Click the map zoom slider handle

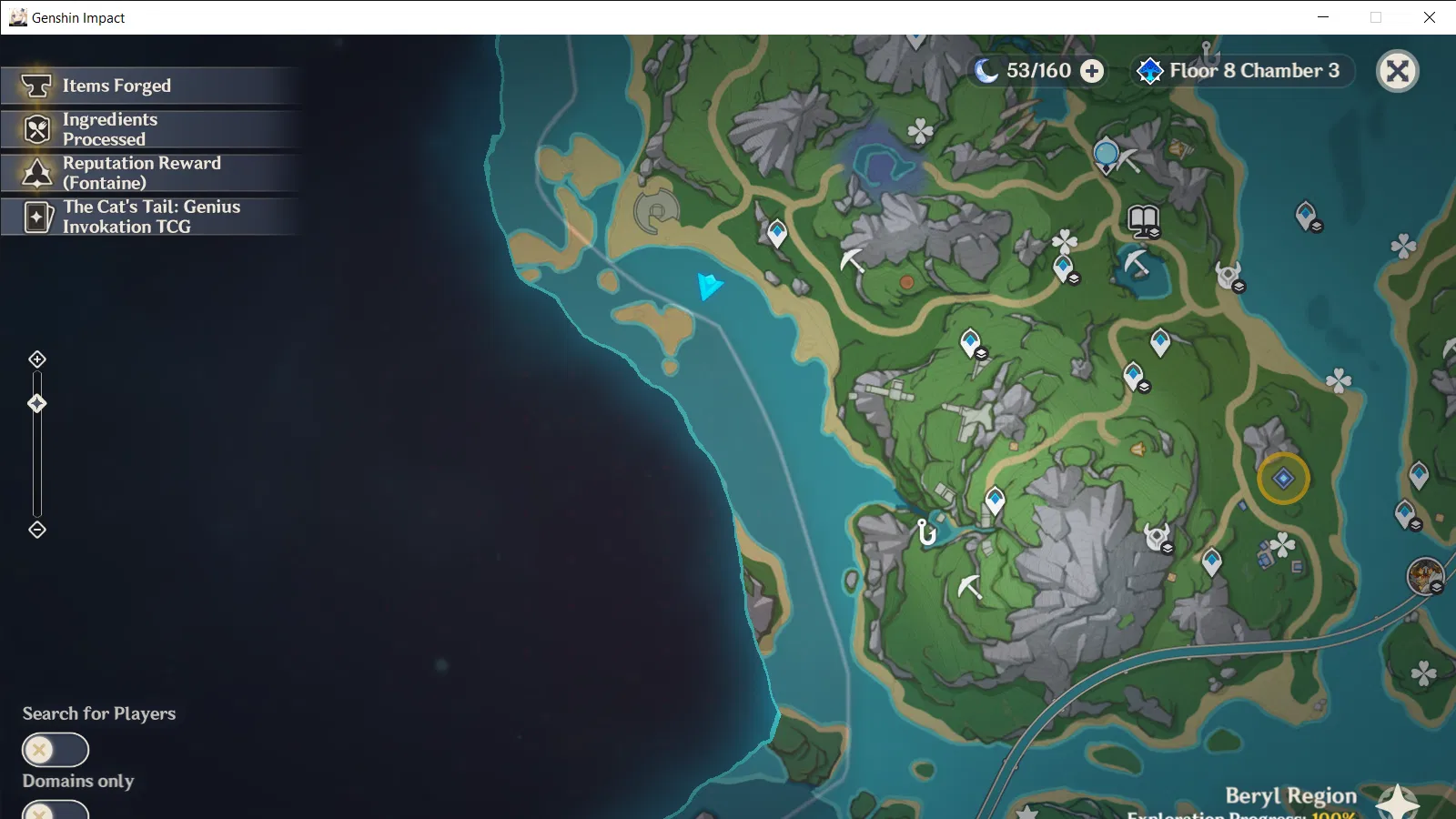pyautogui.click(x=36, y=401)
